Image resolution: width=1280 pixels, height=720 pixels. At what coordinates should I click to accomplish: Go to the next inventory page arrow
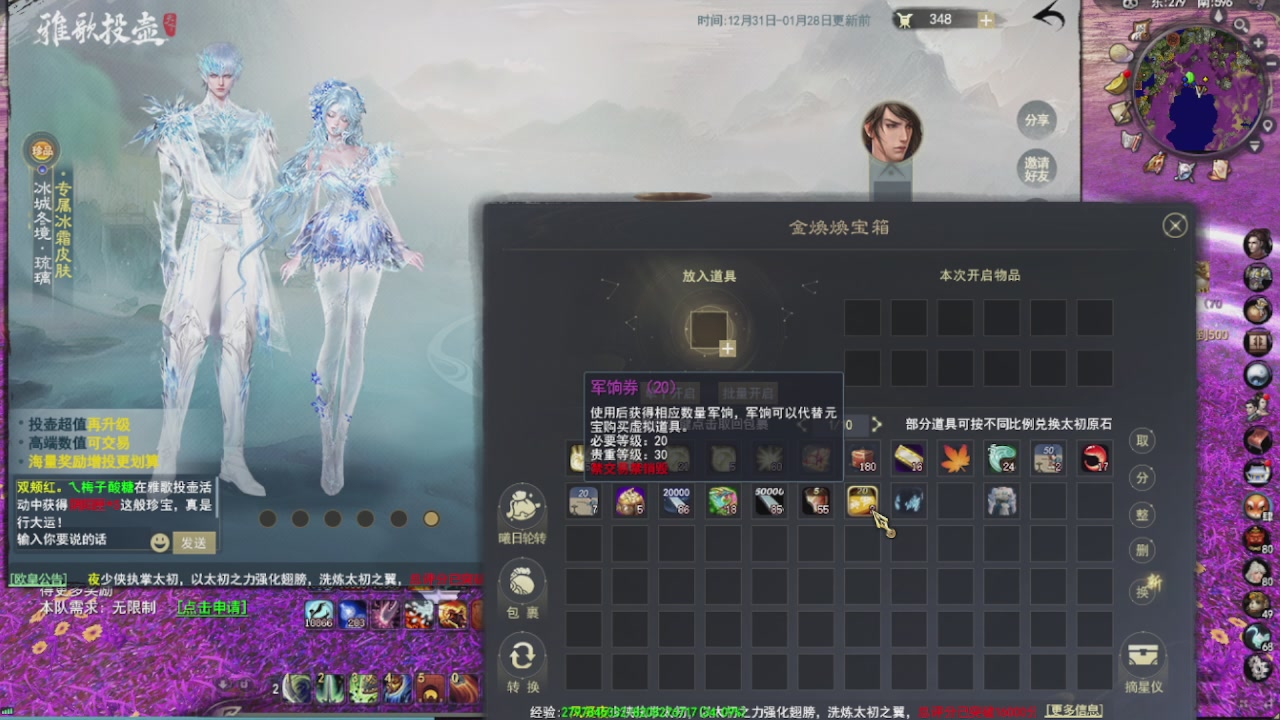pos(876,425)
